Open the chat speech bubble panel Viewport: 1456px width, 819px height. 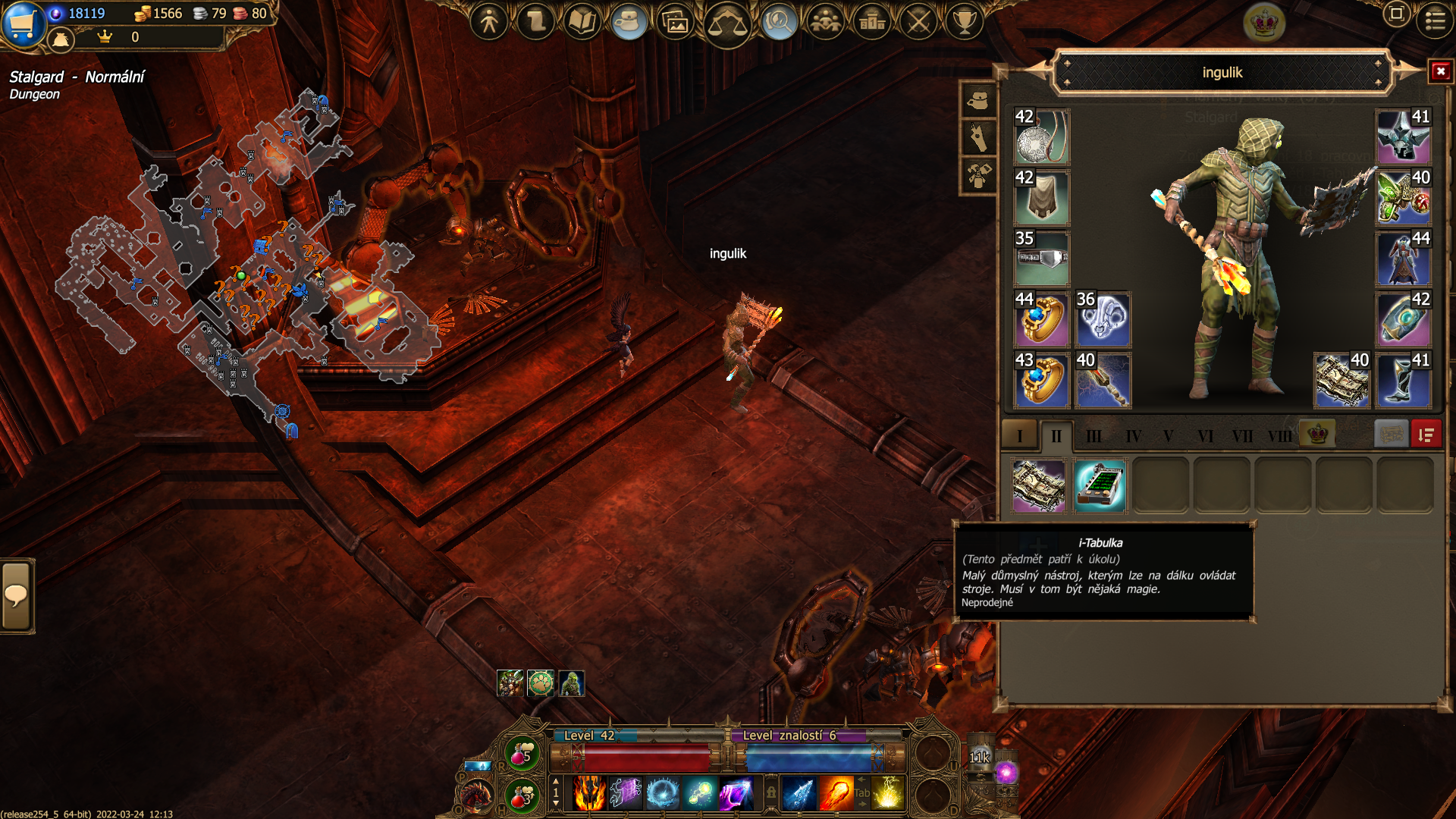coord(17,596)
